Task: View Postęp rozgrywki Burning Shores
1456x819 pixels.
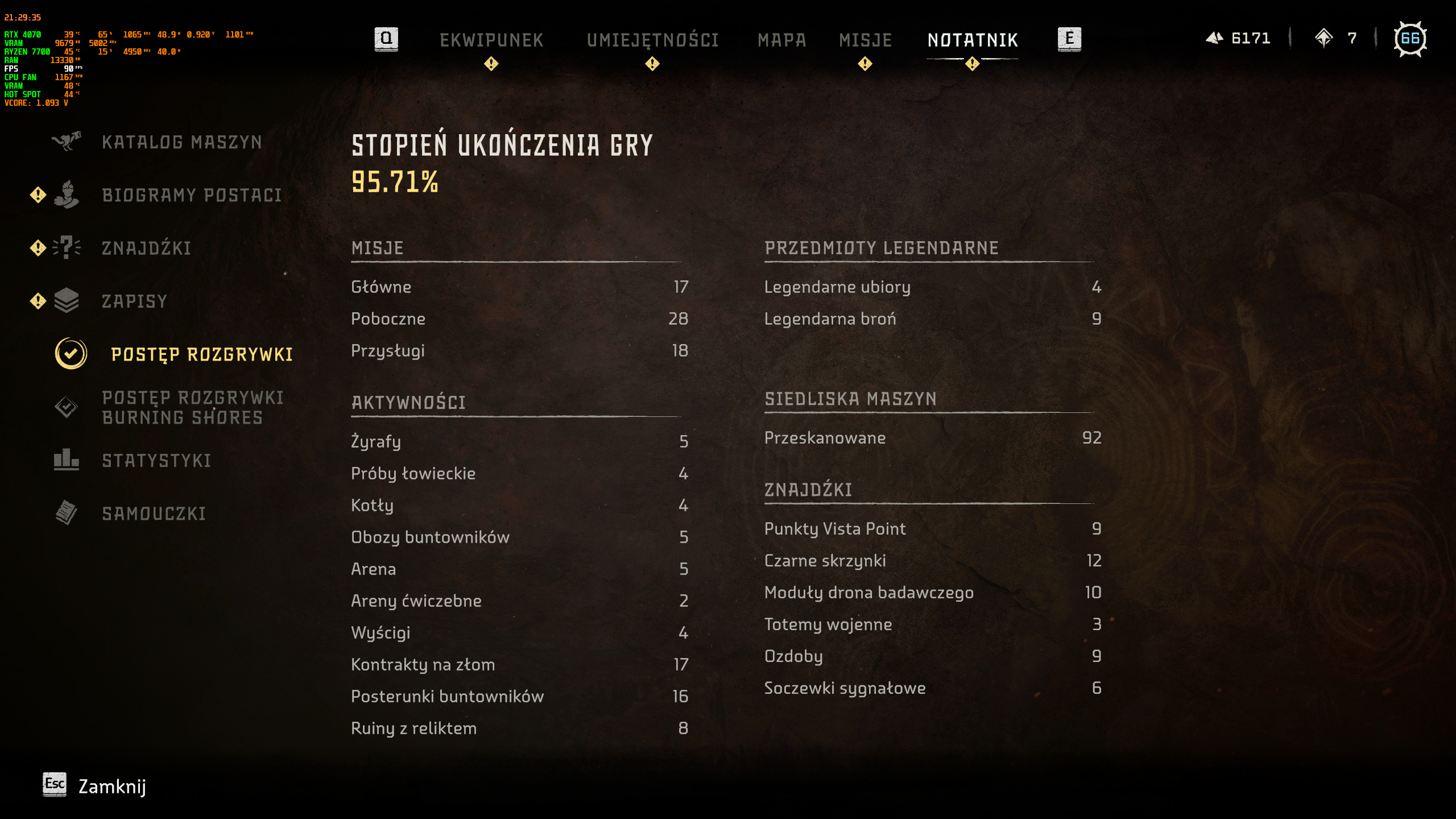Action: click(193, 408)
